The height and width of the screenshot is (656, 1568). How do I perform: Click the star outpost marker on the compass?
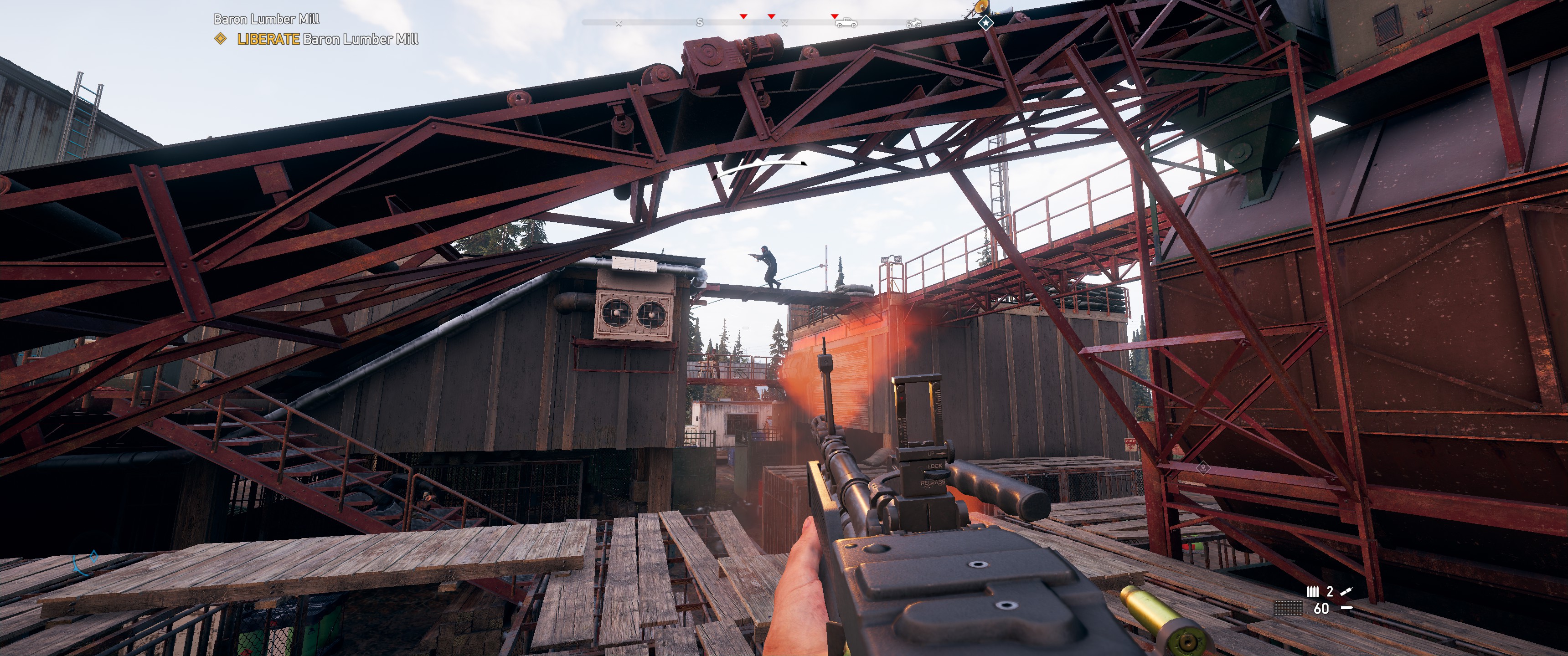coord(985,22)
